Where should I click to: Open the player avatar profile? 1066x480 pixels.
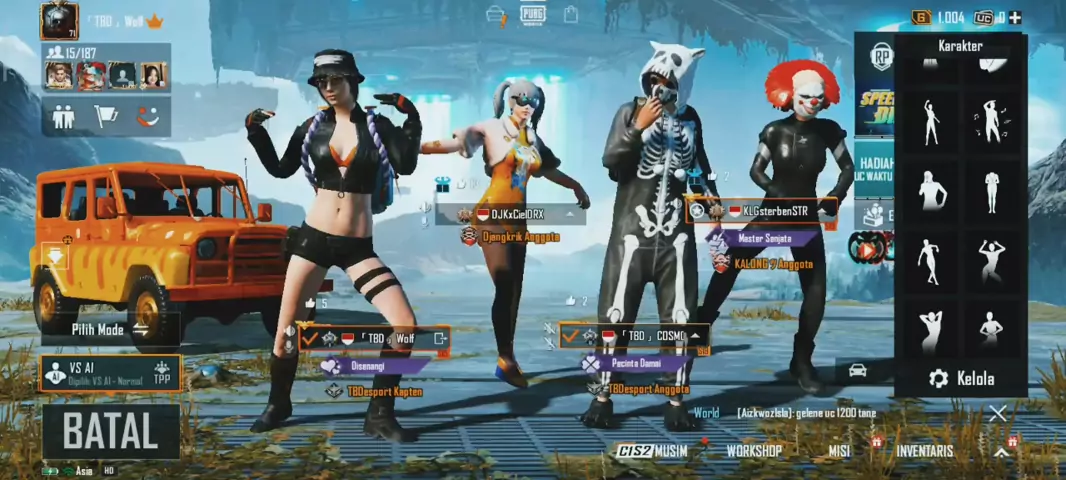coord(59,20)
